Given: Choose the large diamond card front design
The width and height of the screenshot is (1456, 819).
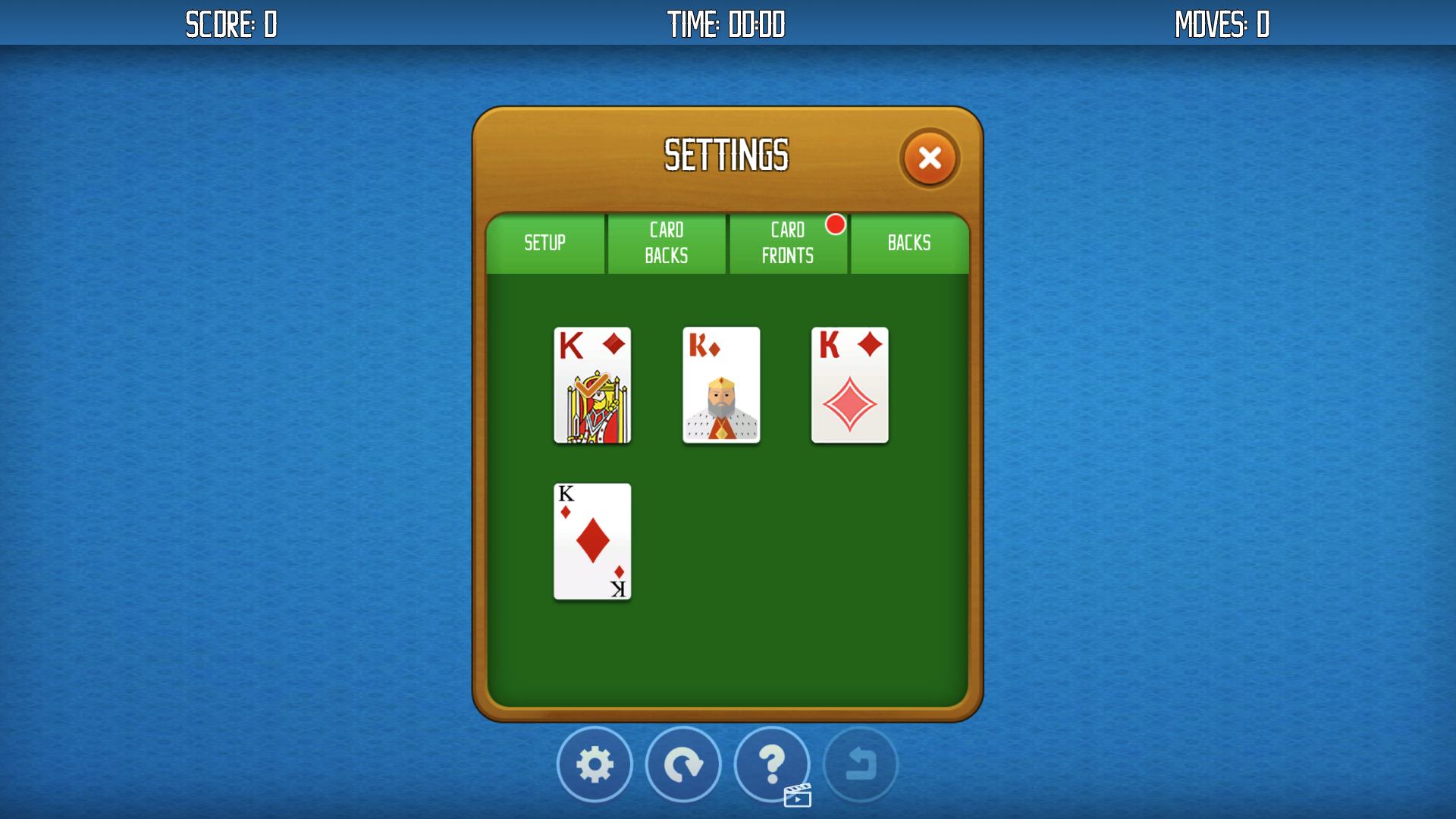Looking at the screenshot, I should click(849, 385).
